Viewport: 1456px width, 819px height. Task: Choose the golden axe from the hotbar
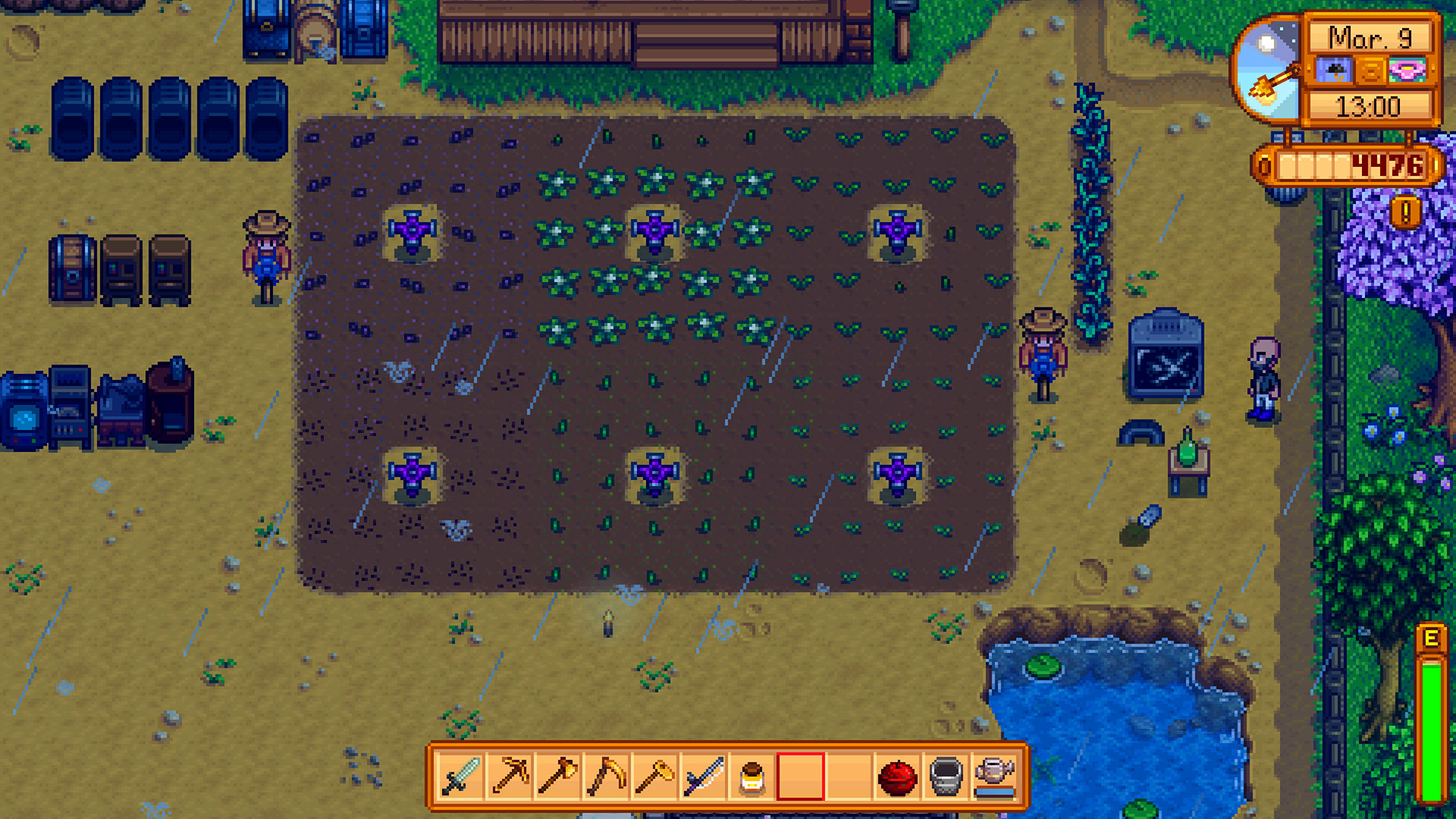tap(557, 777)
